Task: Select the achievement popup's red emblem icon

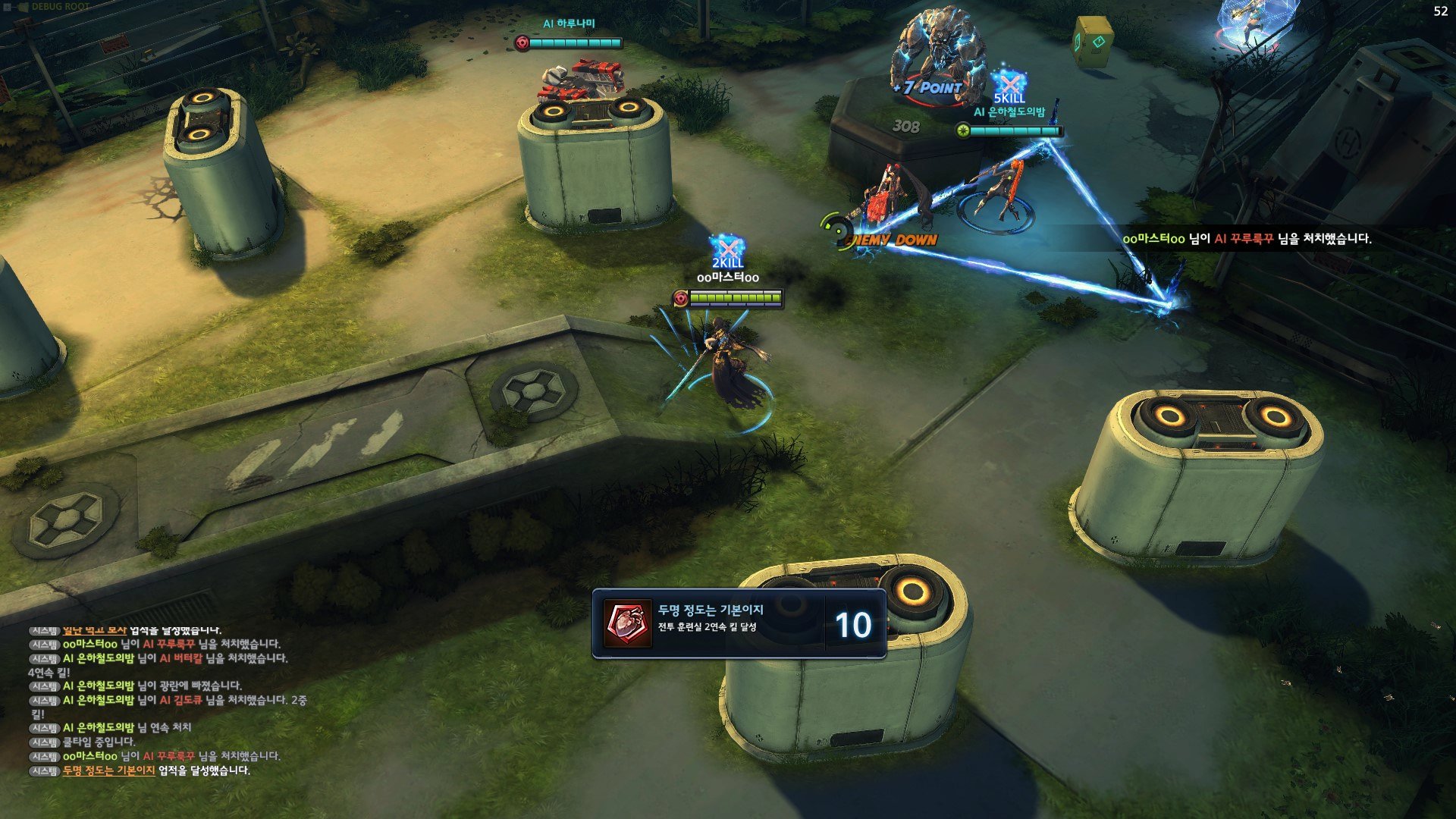Action: (628, 624)
